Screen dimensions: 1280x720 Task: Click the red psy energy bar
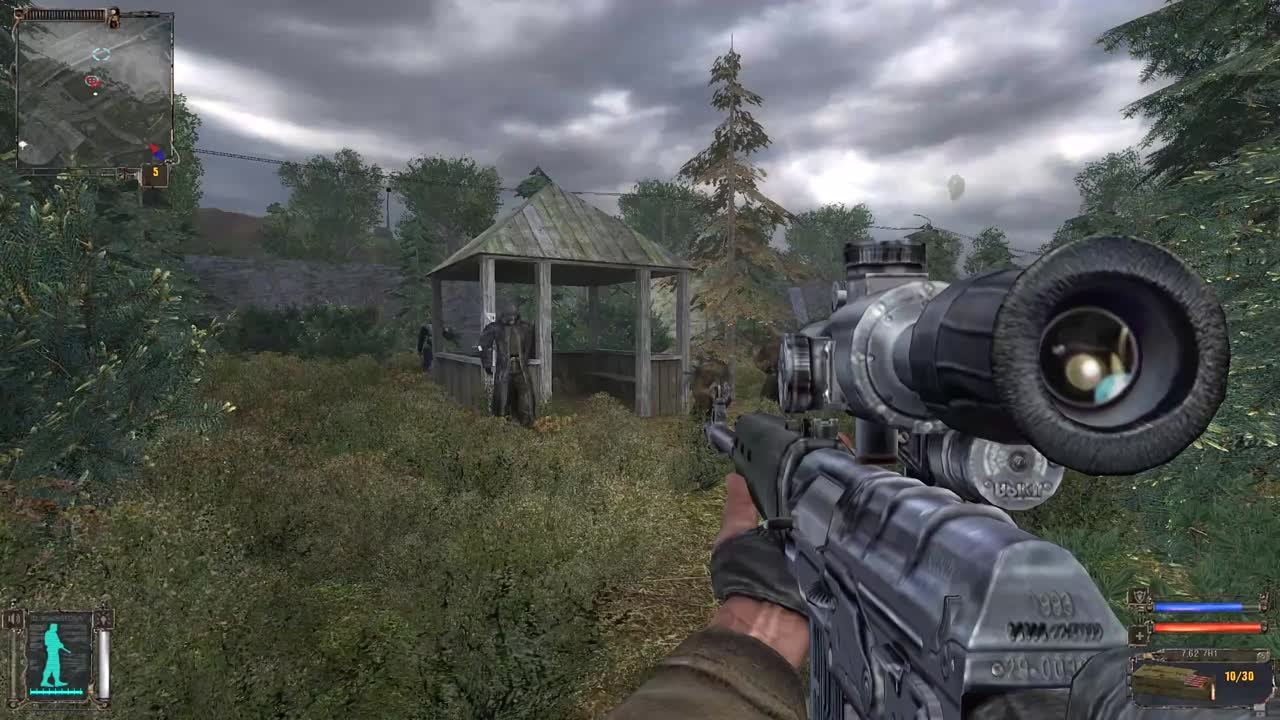click(x=1209, y=627)
